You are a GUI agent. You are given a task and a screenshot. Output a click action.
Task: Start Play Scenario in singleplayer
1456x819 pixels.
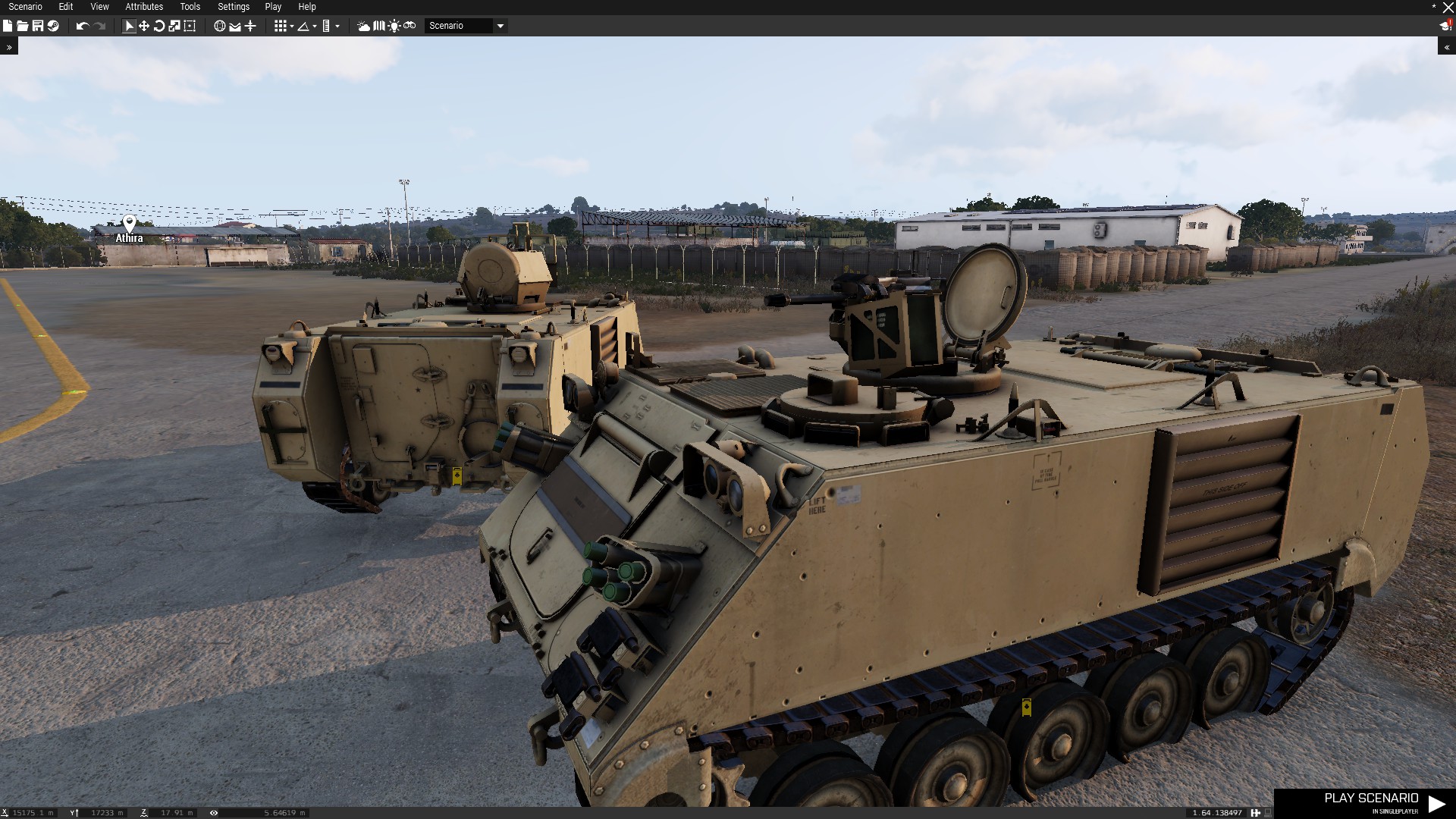1371,802
